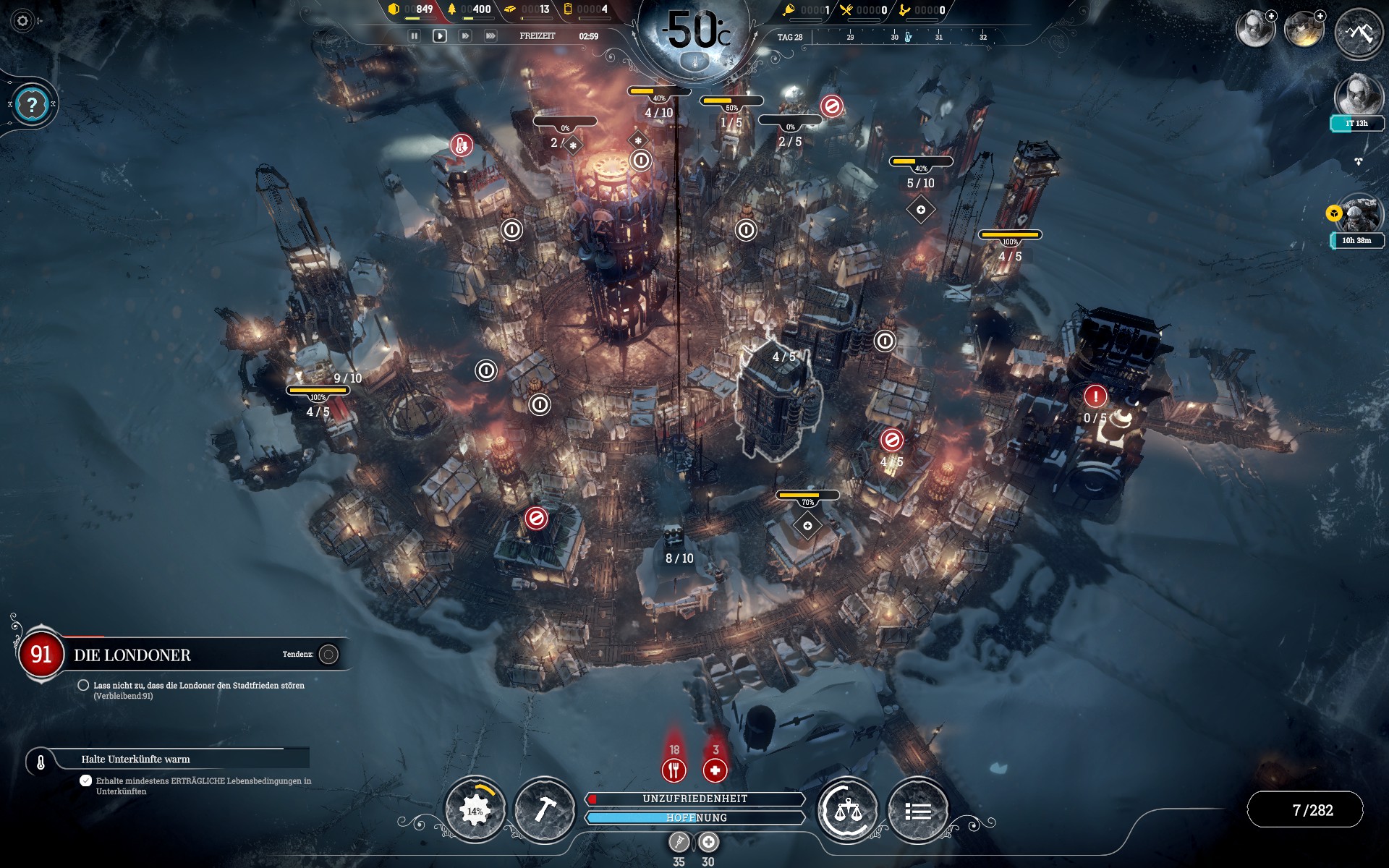The height and width of the screenshot is (868, 1389).
Task: Open the Book of Laws scales button
Action: click(x=847, y=810)
